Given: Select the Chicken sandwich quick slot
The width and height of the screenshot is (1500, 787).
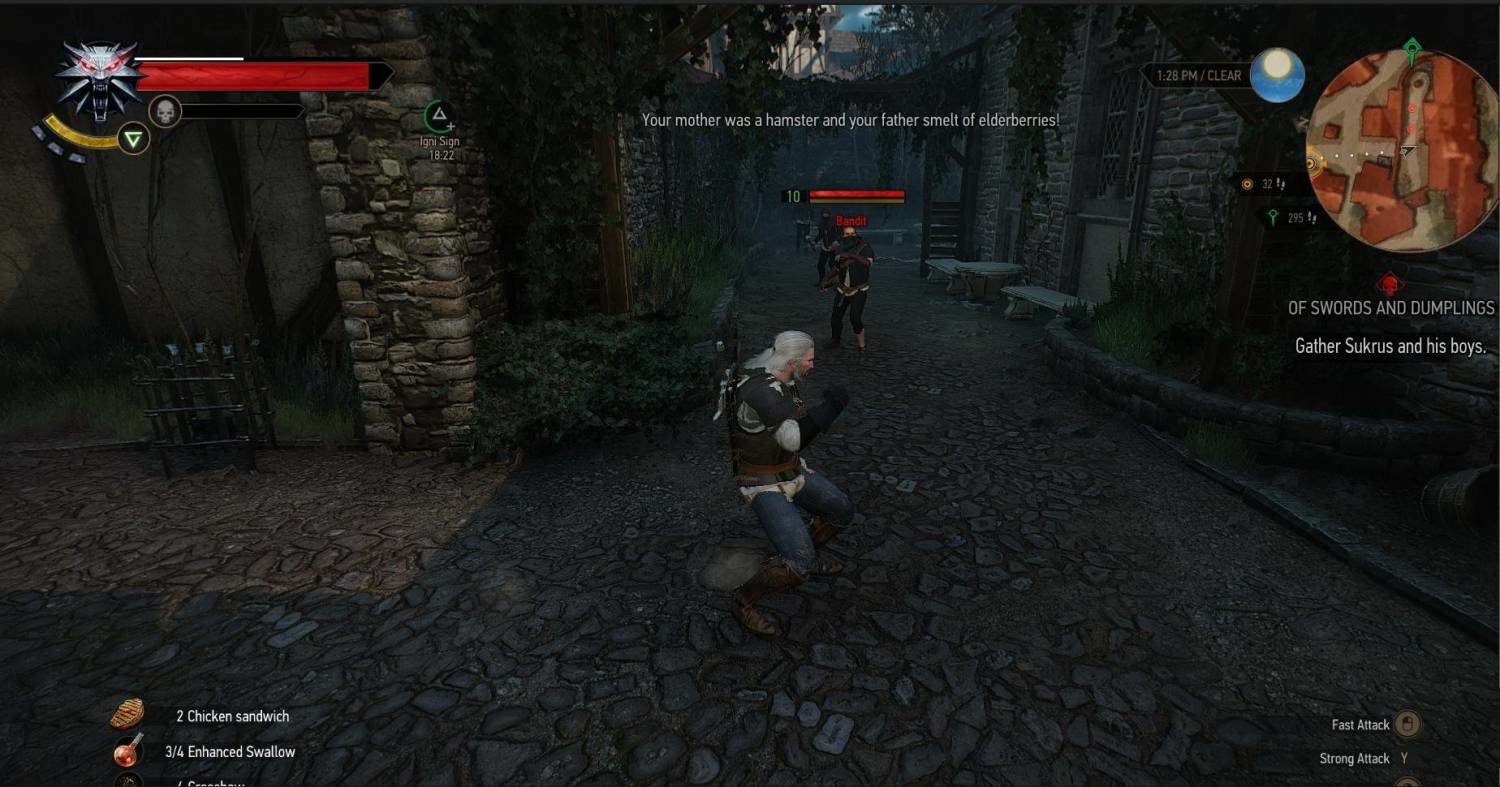Looking at the screenshot, I should tap(127, 714).
